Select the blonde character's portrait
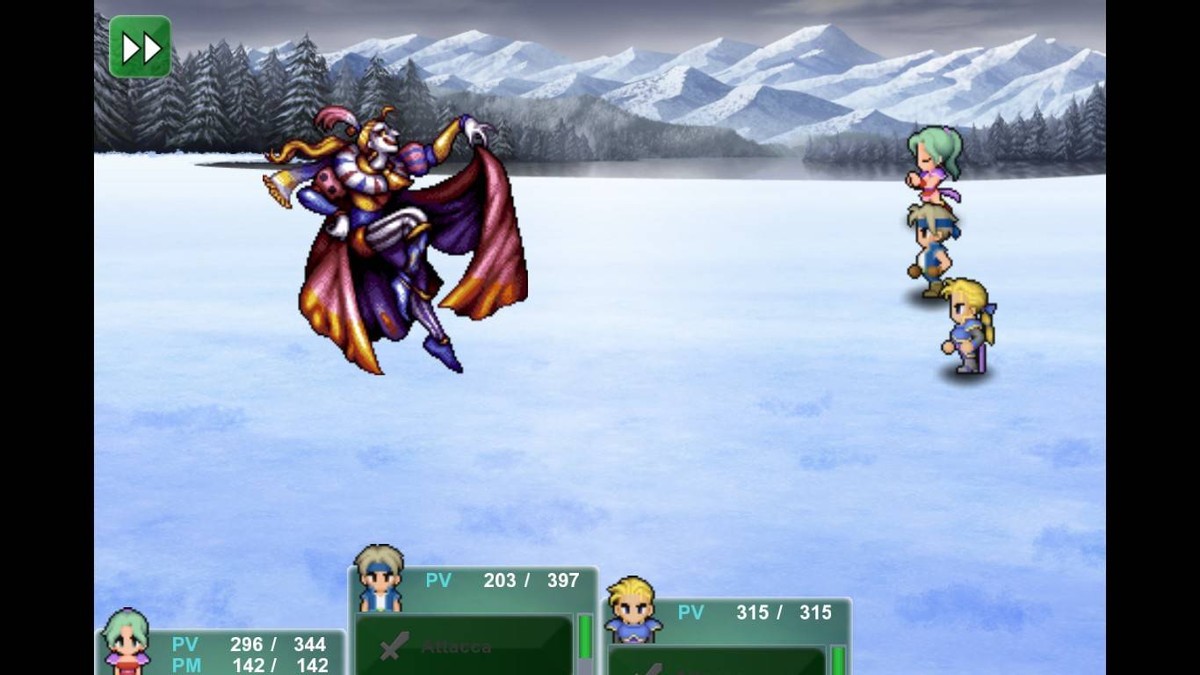Screen dimensions: 1200x675 coord(634,609)
